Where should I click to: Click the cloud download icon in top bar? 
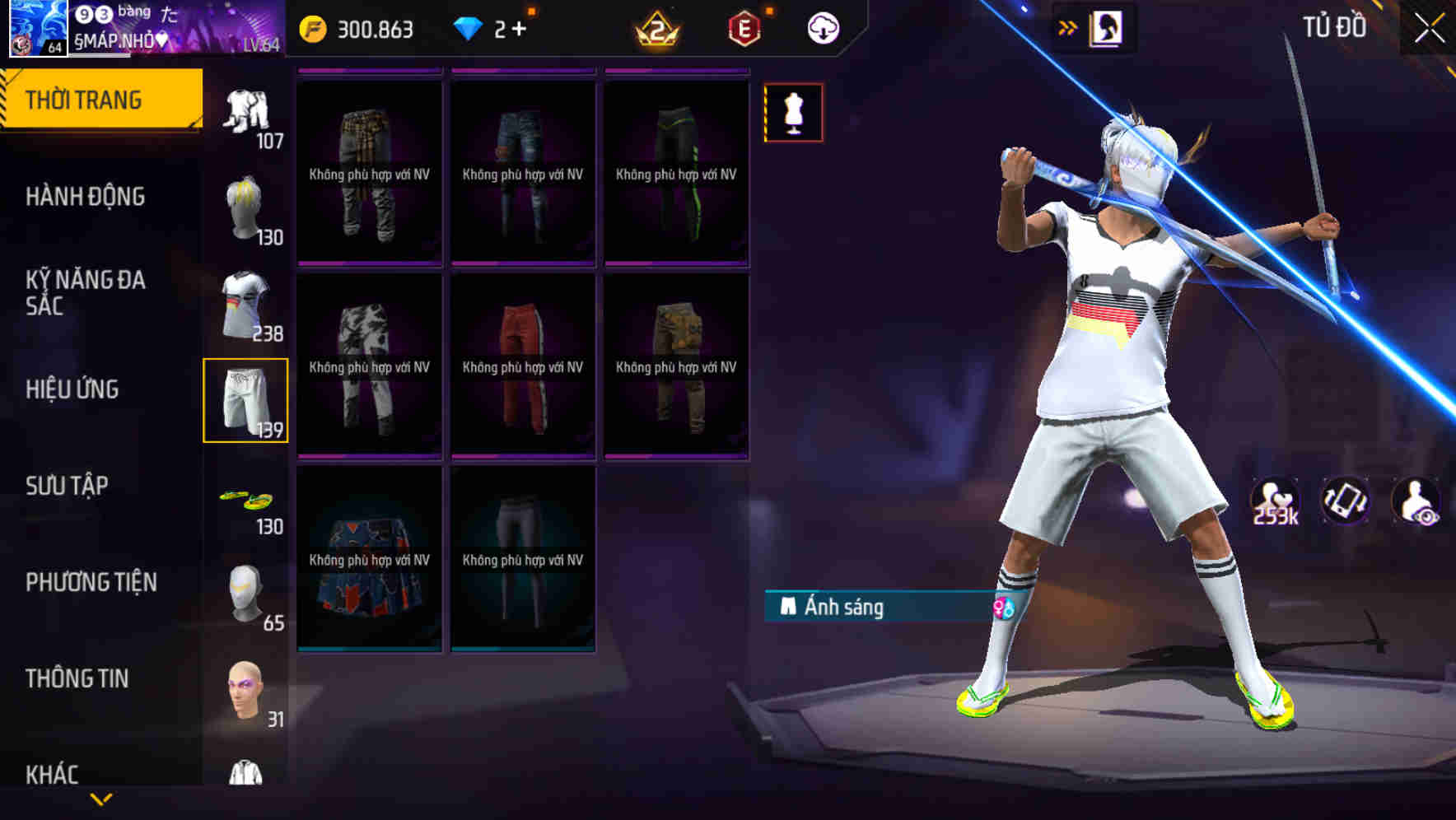822,27
